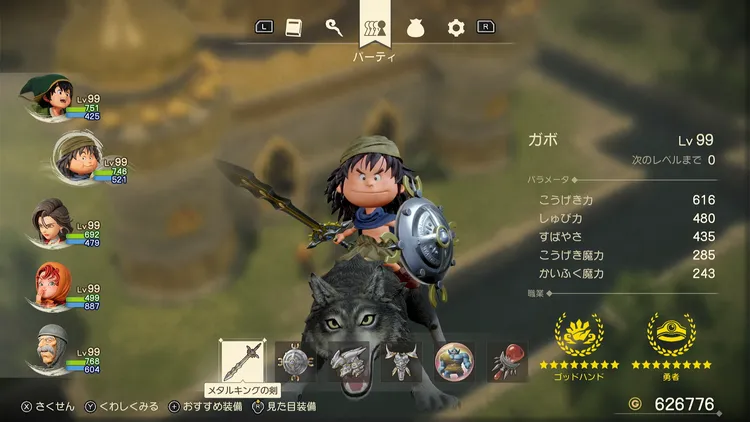Image resolution: width=750 pixels, height=422 pixels.
Task: Select the silver clawed armor slot
Action: (x=349, y=362)
